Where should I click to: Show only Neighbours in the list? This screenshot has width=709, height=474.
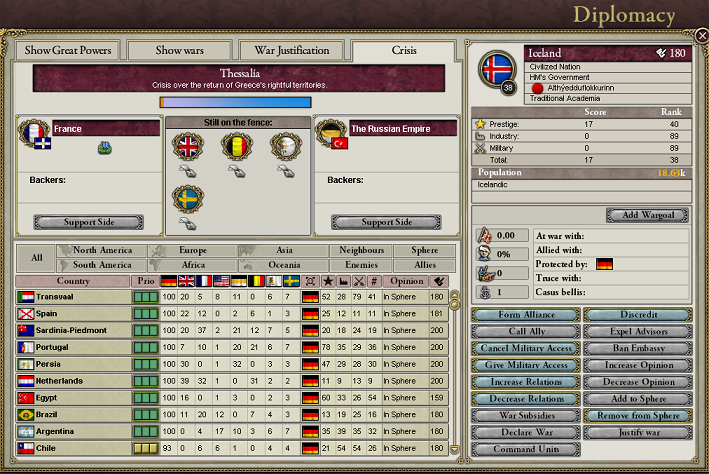point(361,250)
